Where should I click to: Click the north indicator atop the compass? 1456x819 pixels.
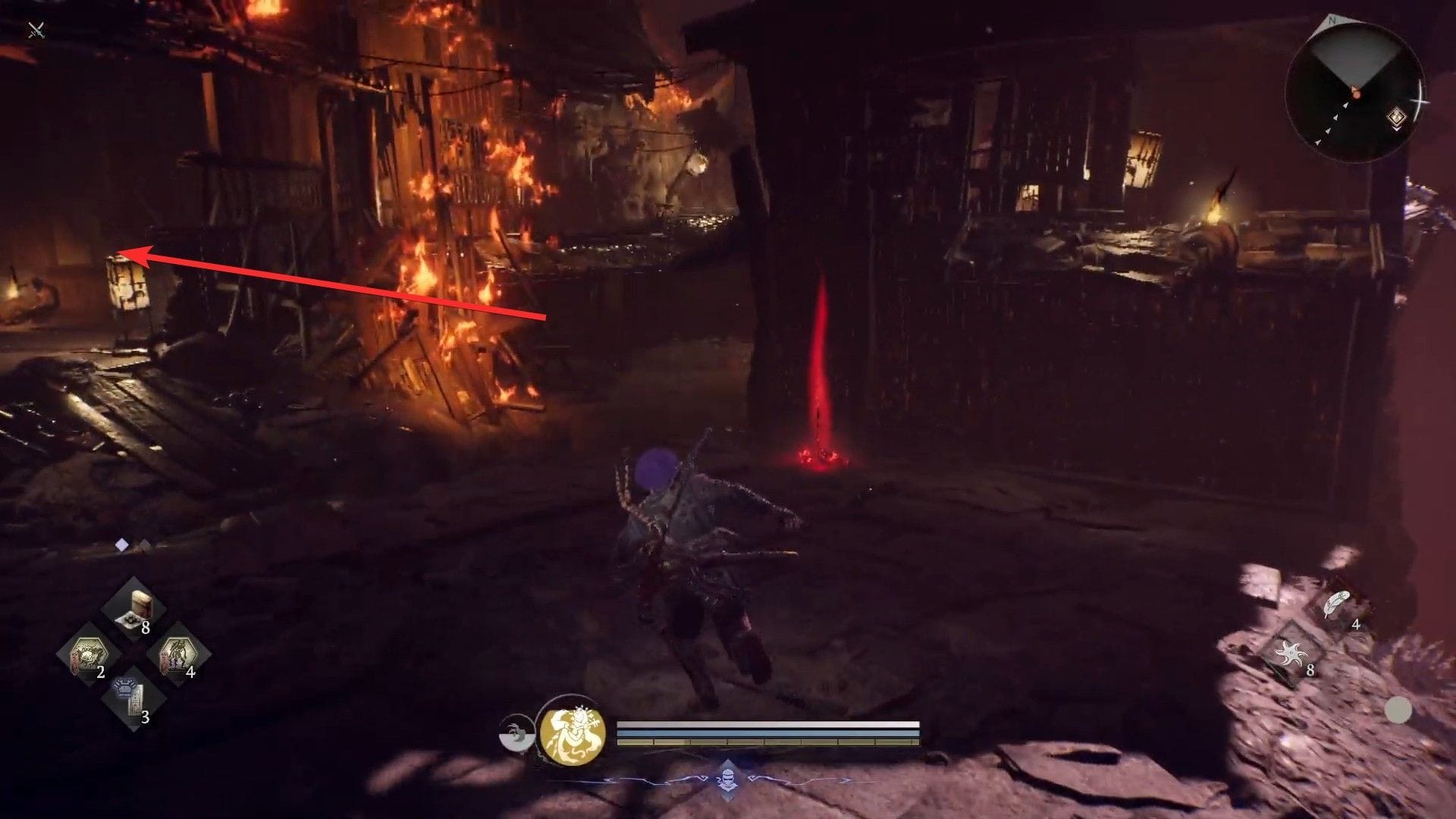1333,19
